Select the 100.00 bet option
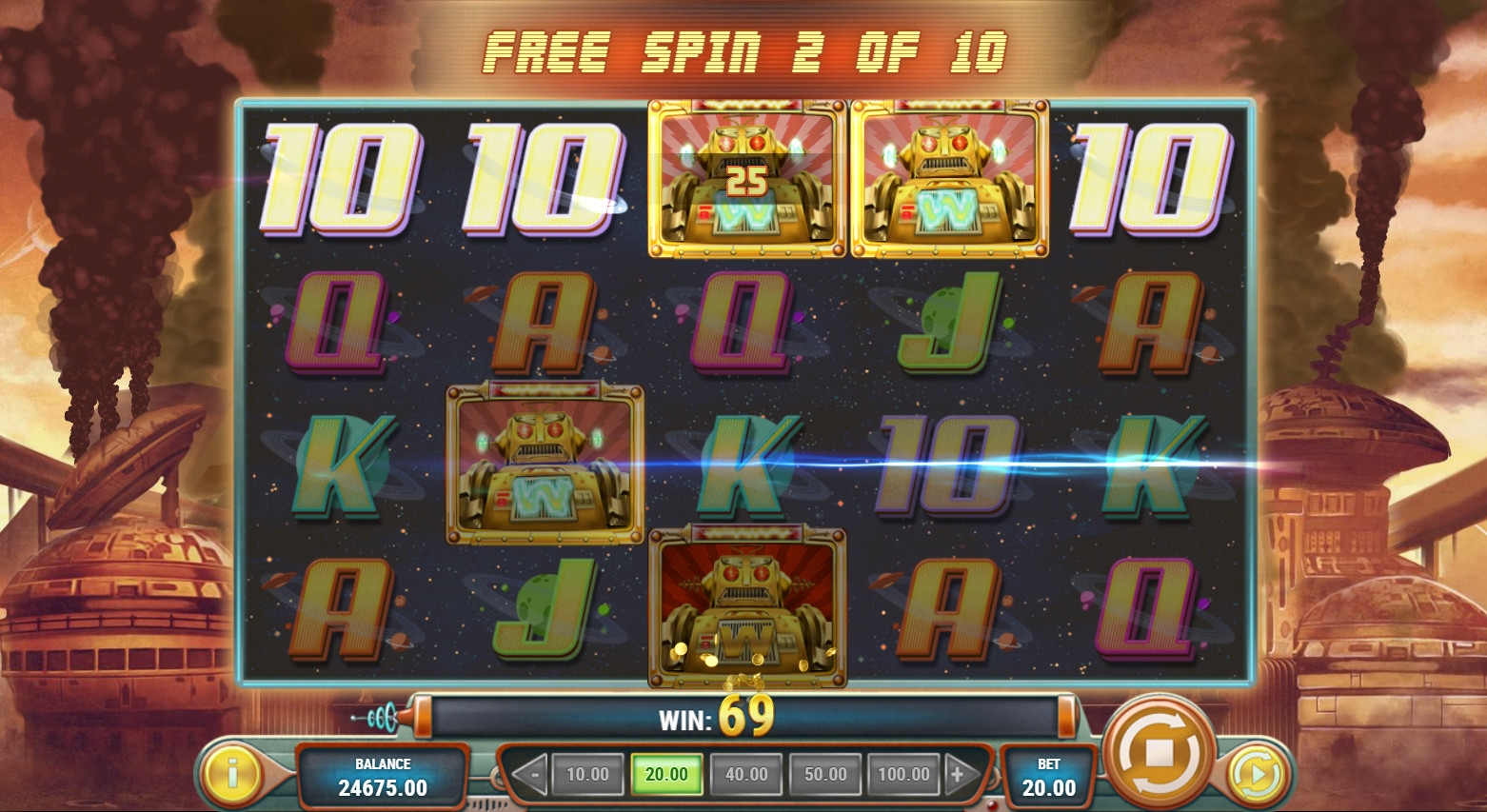The image size is (1487, 812). tap(903, 775)
